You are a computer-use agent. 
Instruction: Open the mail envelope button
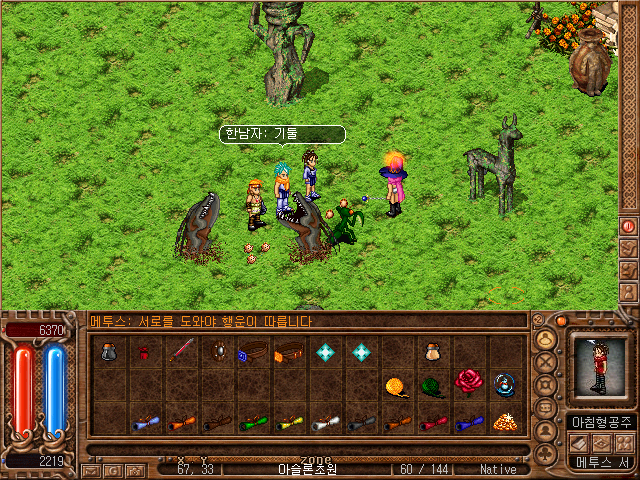click(90, 469)
